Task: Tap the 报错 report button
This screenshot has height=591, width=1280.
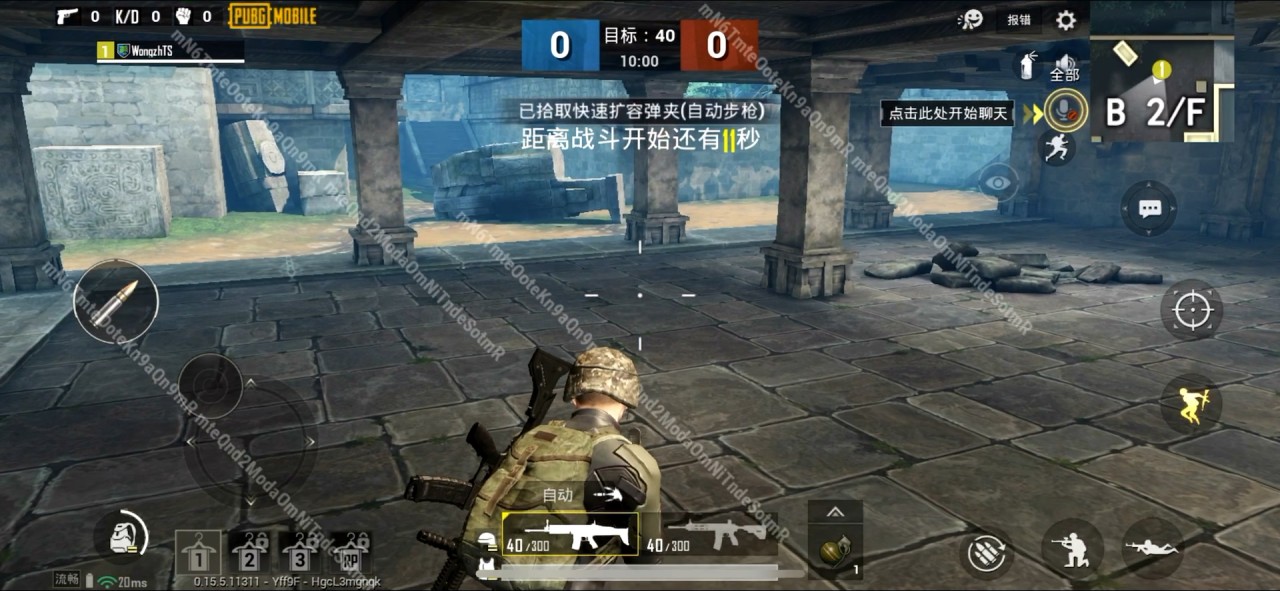Action: click(1019, 20)
